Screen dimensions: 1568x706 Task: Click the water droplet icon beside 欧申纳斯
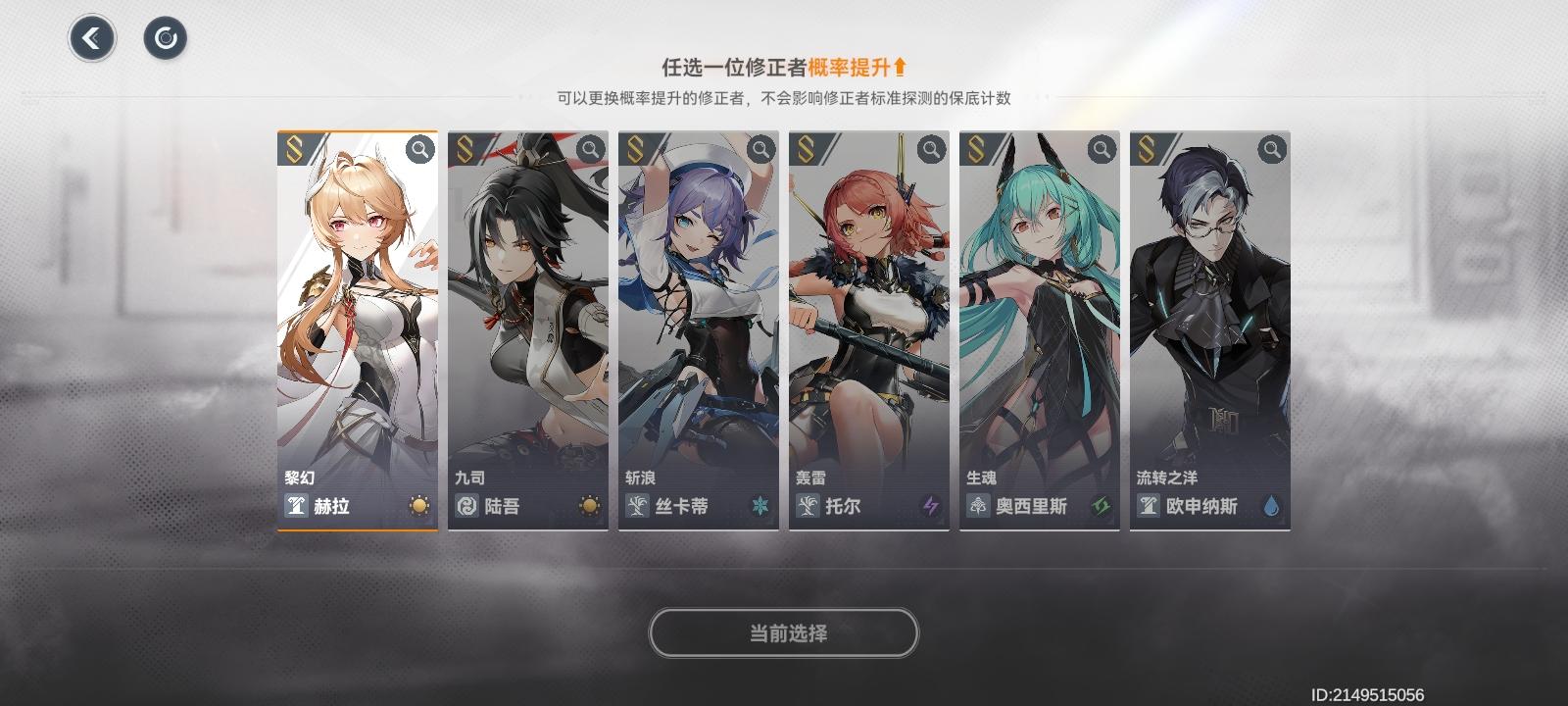[1269, 507]
